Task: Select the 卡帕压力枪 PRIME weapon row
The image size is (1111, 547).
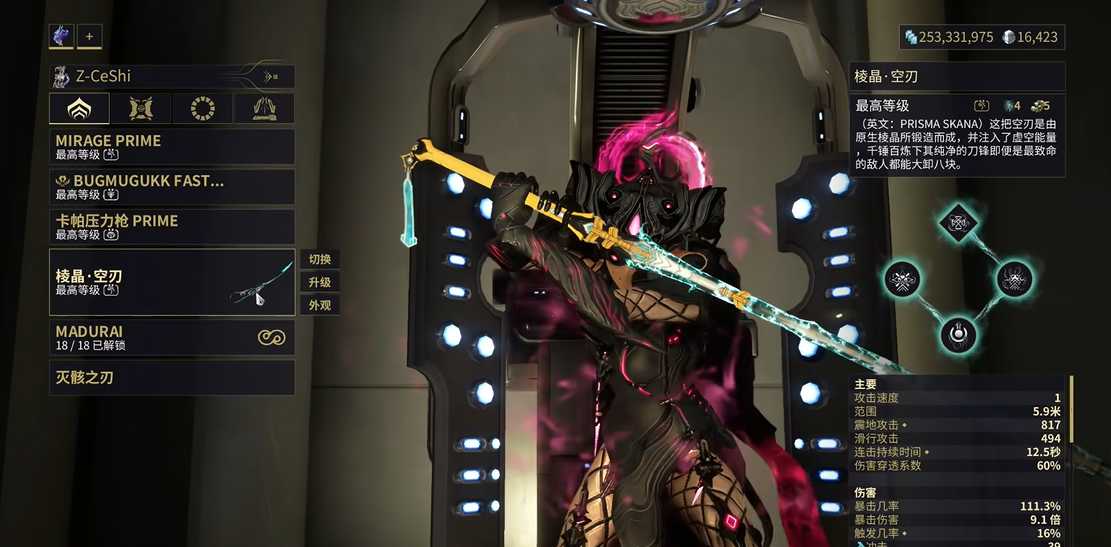Action: point(172,227)
